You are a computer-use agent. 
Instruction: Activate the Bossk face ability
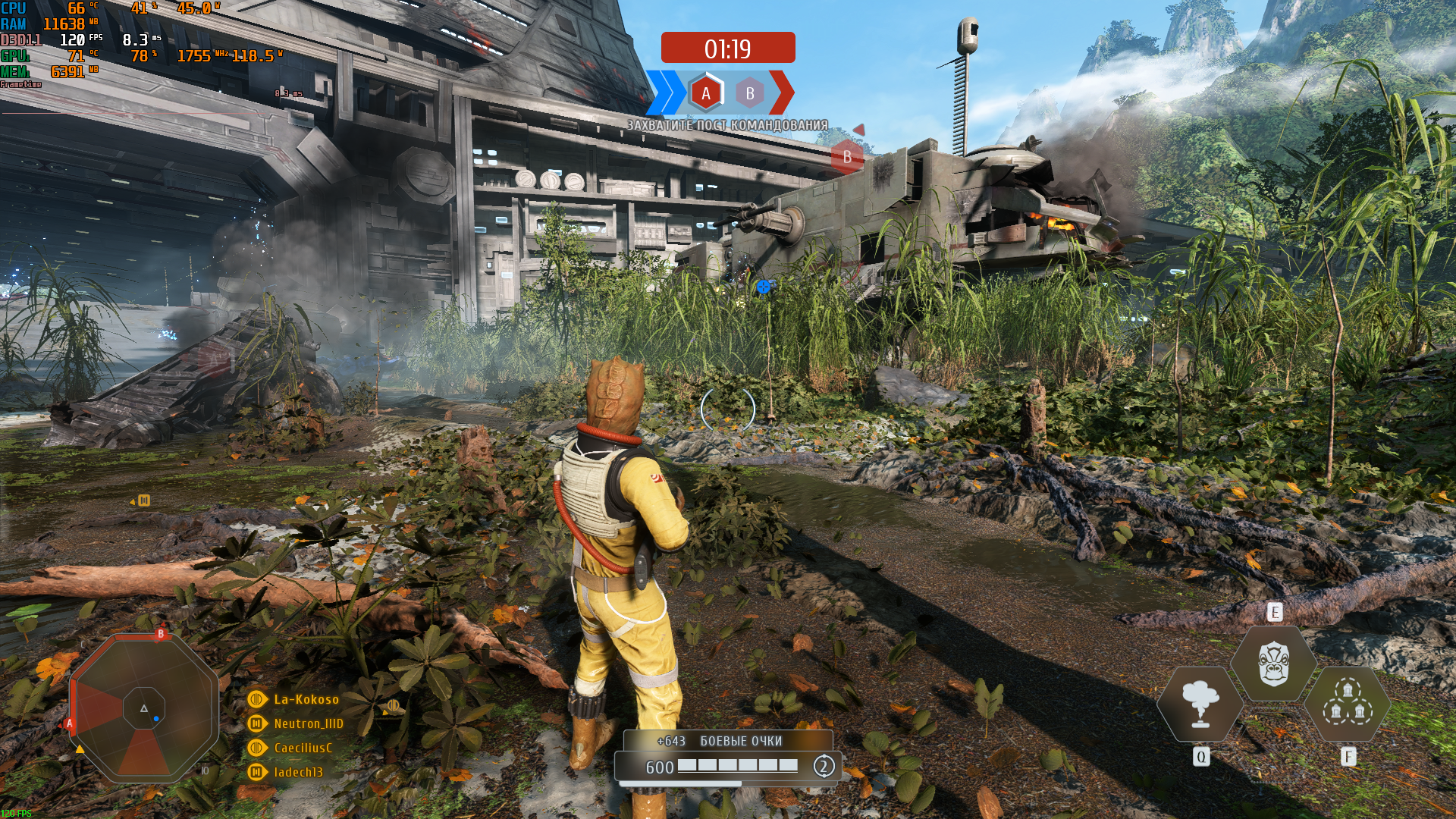1274,664
